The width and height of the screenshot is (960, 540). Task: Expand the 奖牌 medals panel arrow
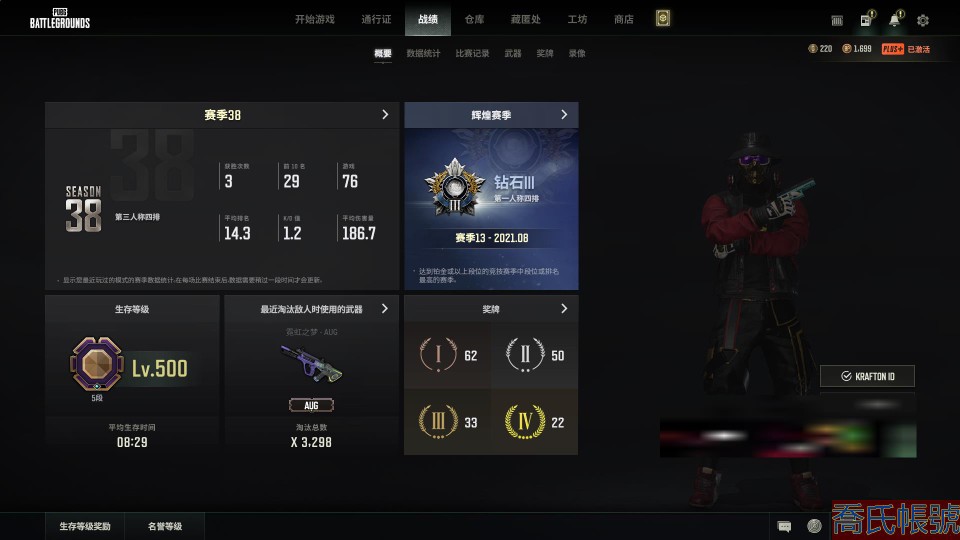(x=564, y=309)
